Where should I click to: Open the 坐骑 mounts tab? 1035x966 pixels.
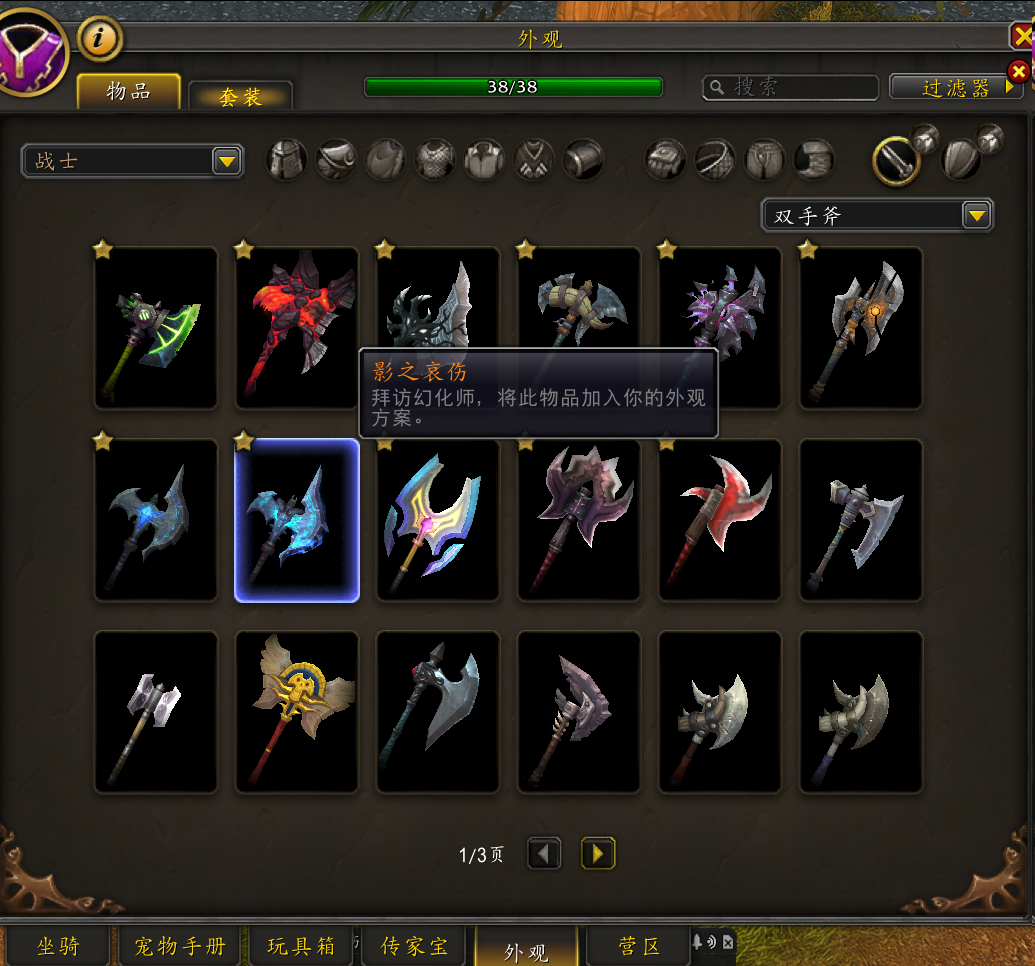(x=57, y=946)
